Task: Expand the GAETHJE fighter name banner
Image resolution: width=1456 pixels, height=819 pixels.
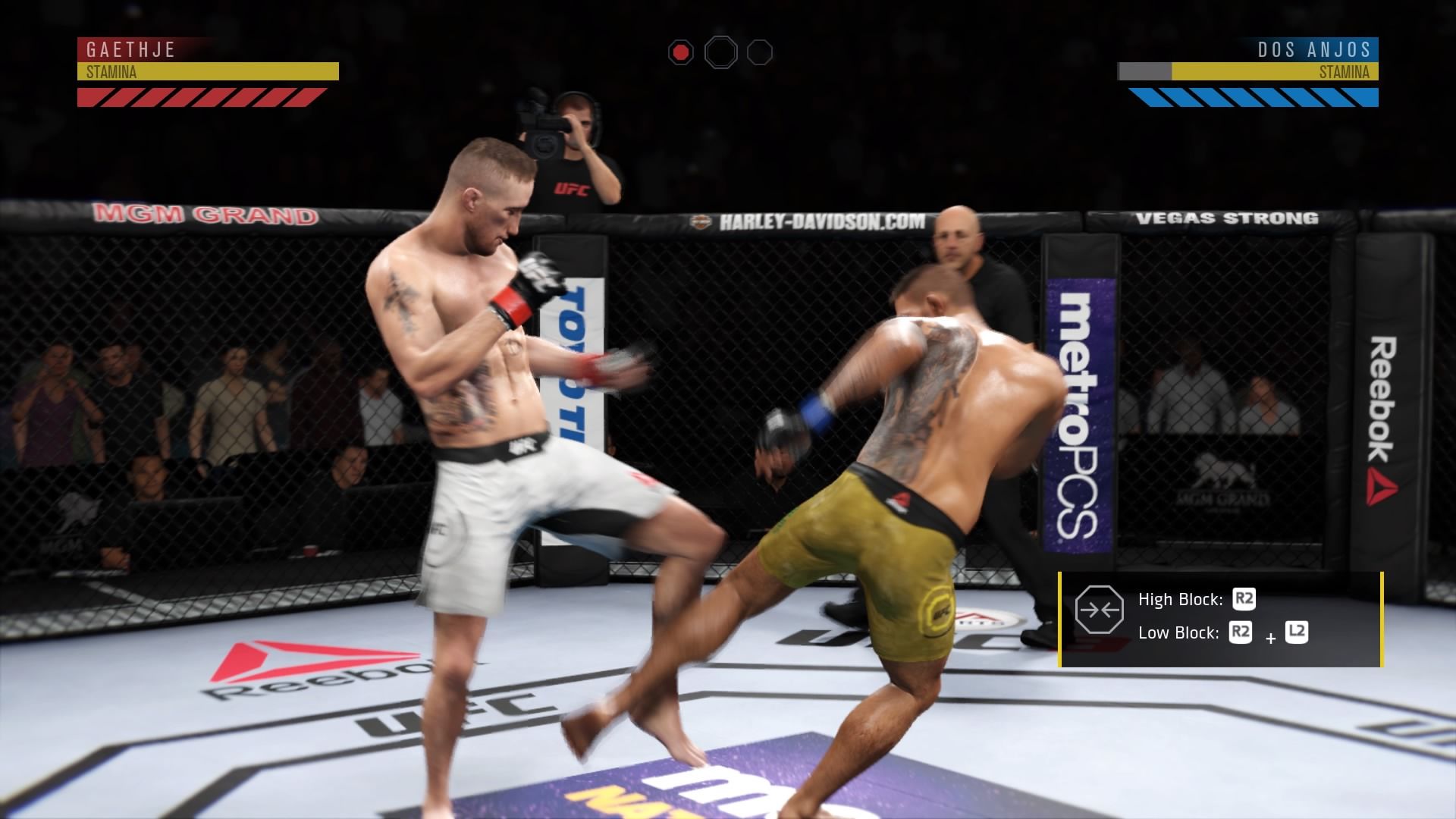Action: tap(133, 51)
